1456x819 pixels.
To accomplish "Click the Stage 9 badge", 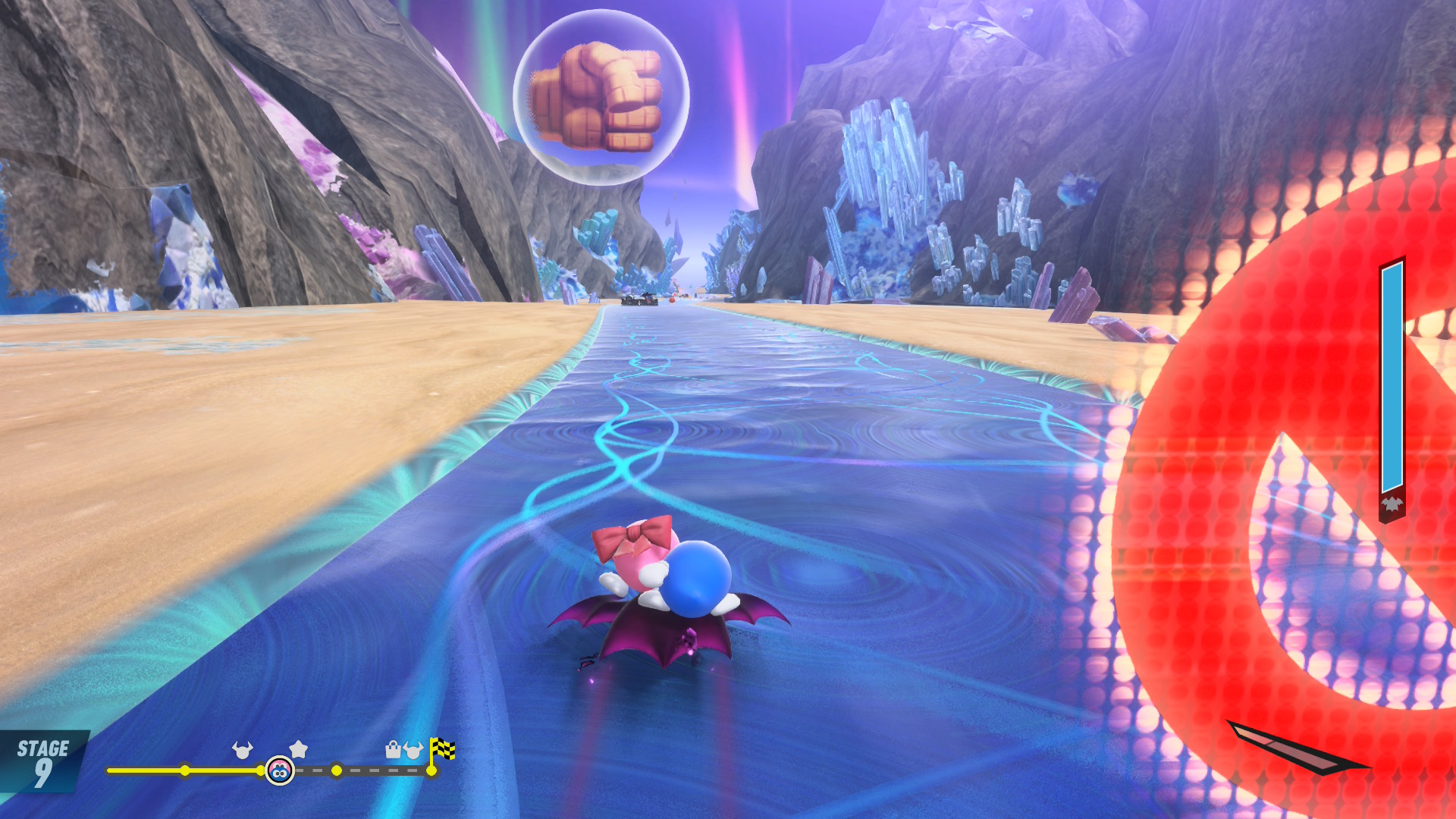I will point(43,762).
